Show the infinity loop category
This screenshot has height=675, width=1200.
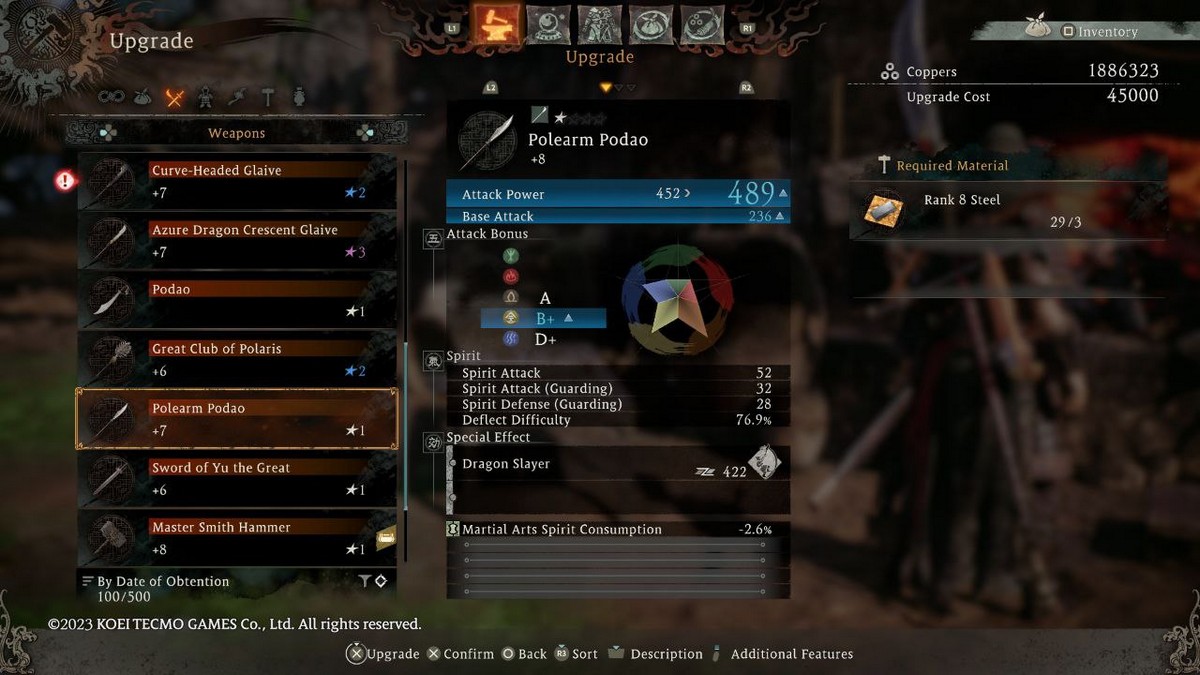[111, 98]
